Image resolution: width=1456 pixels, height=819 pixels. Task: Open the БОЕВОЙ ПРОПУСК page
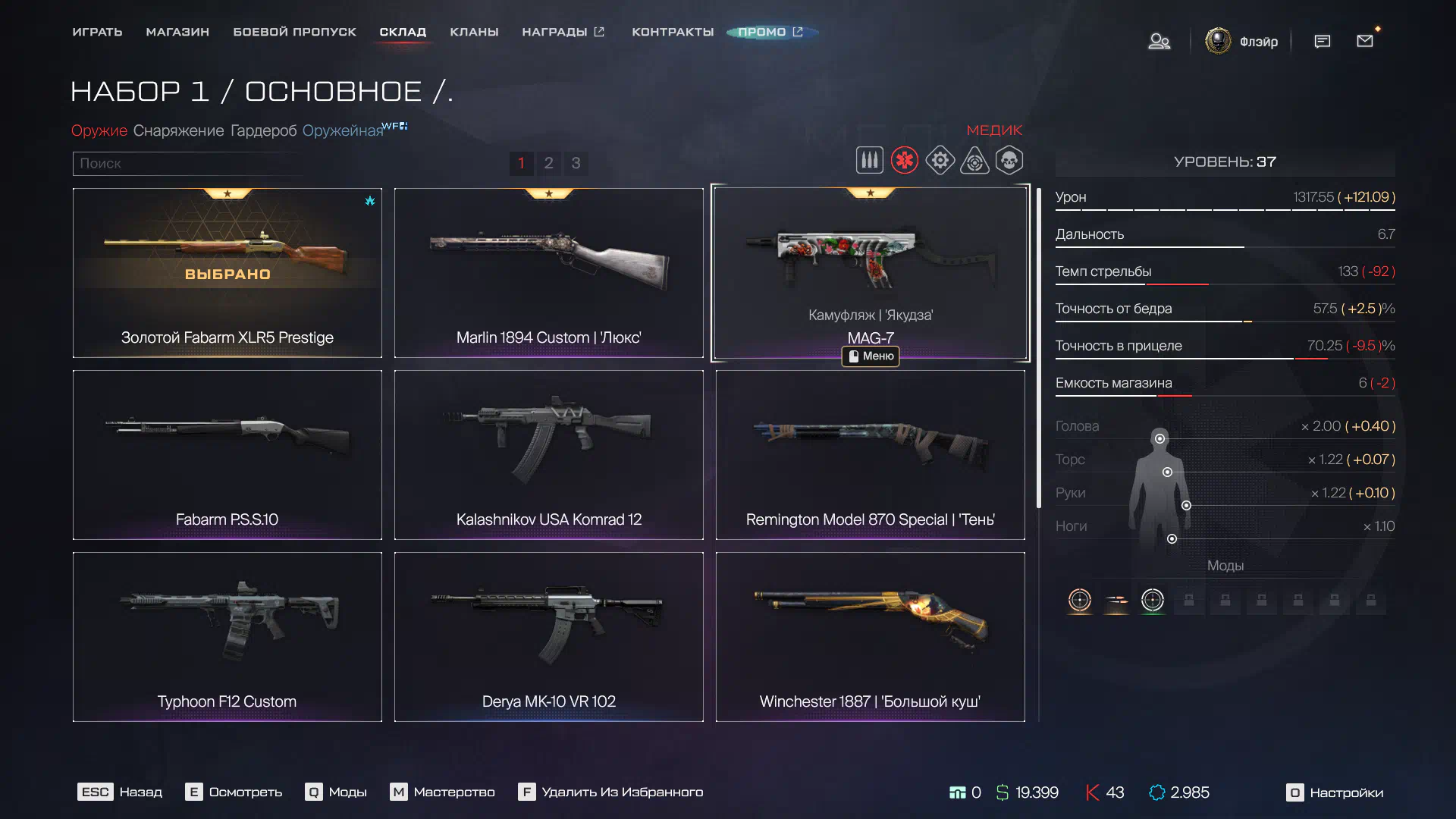(294, 32)
